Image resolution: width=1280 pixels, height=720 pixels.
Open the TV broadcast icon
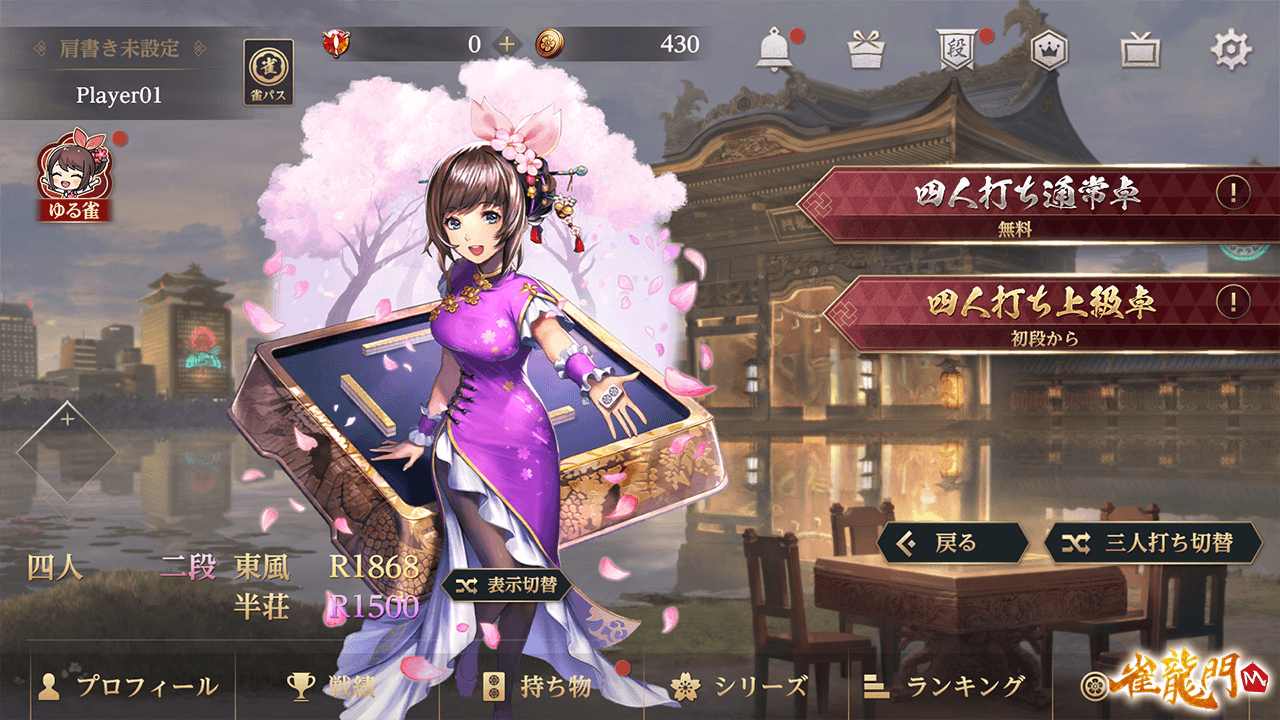pos(1140,49)
